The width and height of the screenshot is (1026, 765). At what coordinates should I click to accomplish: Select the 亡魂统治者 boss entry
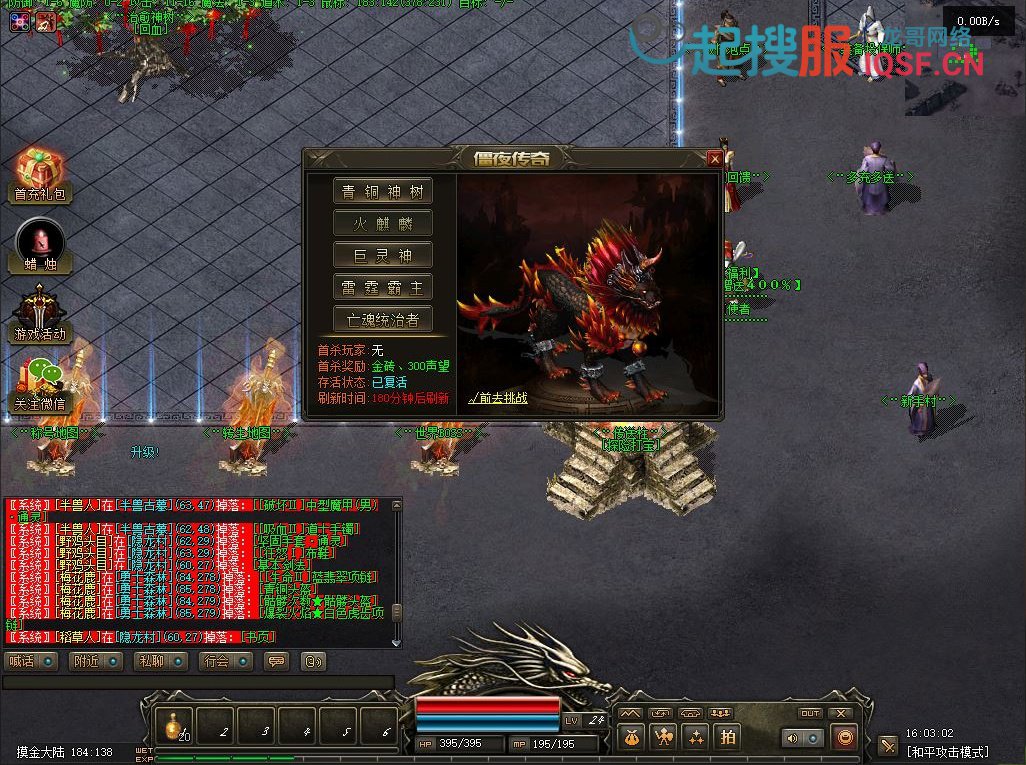[x=383, y=319]
